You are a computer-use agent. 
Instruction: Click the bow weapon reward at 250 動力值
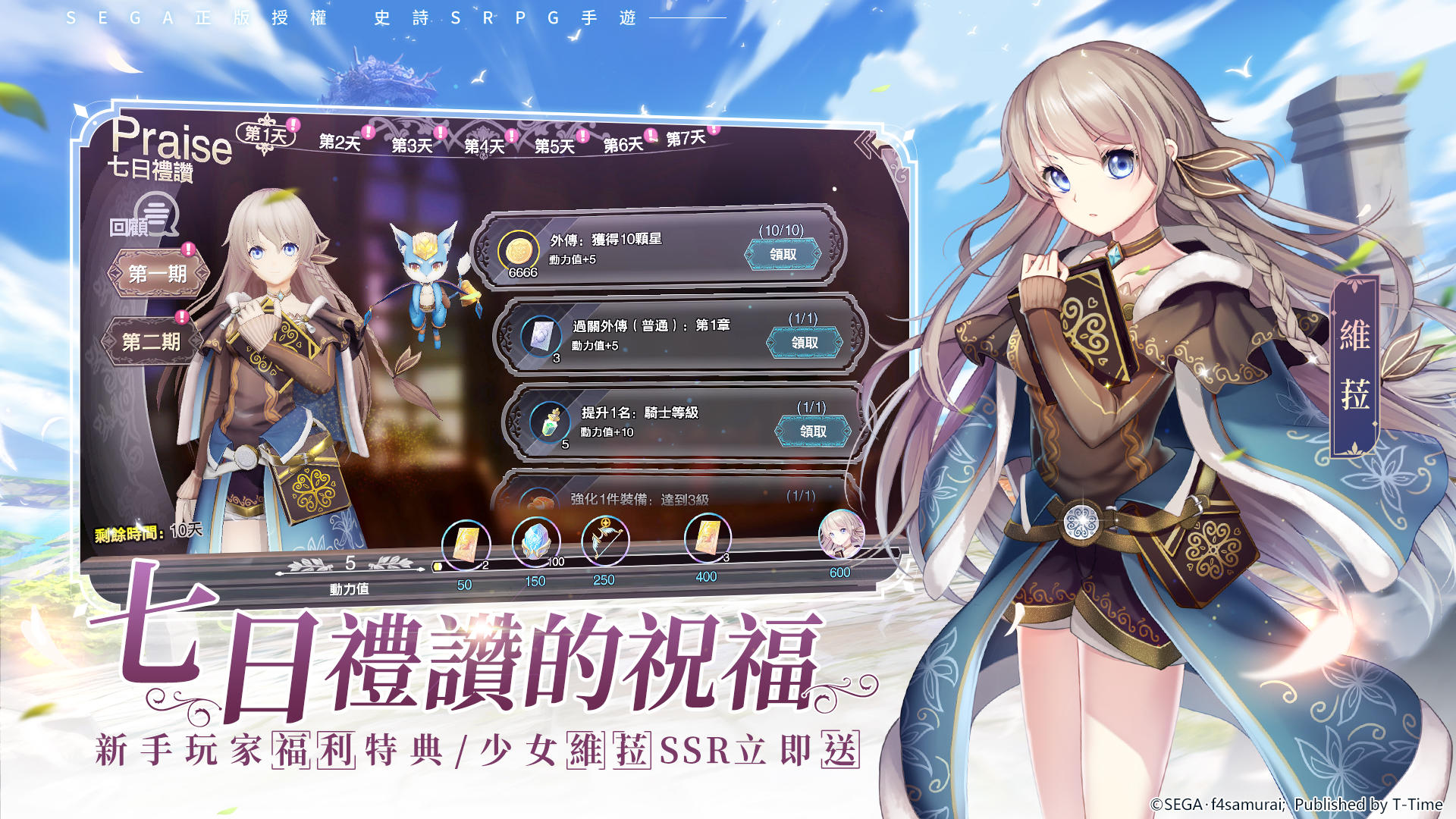tap(605, 540)
